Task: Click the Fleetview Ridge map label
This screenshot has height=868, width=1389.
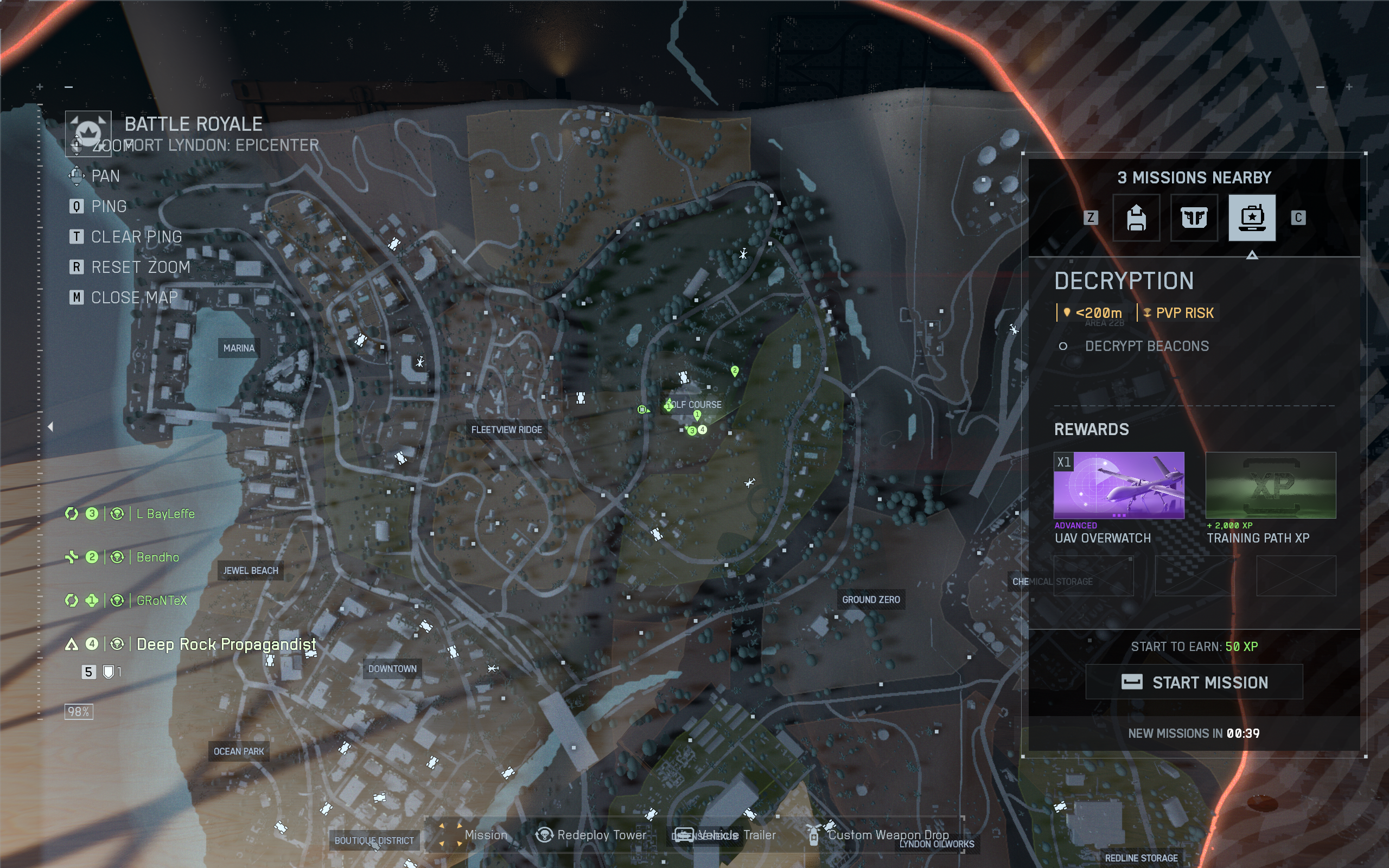Action: [x=506, y=430]
